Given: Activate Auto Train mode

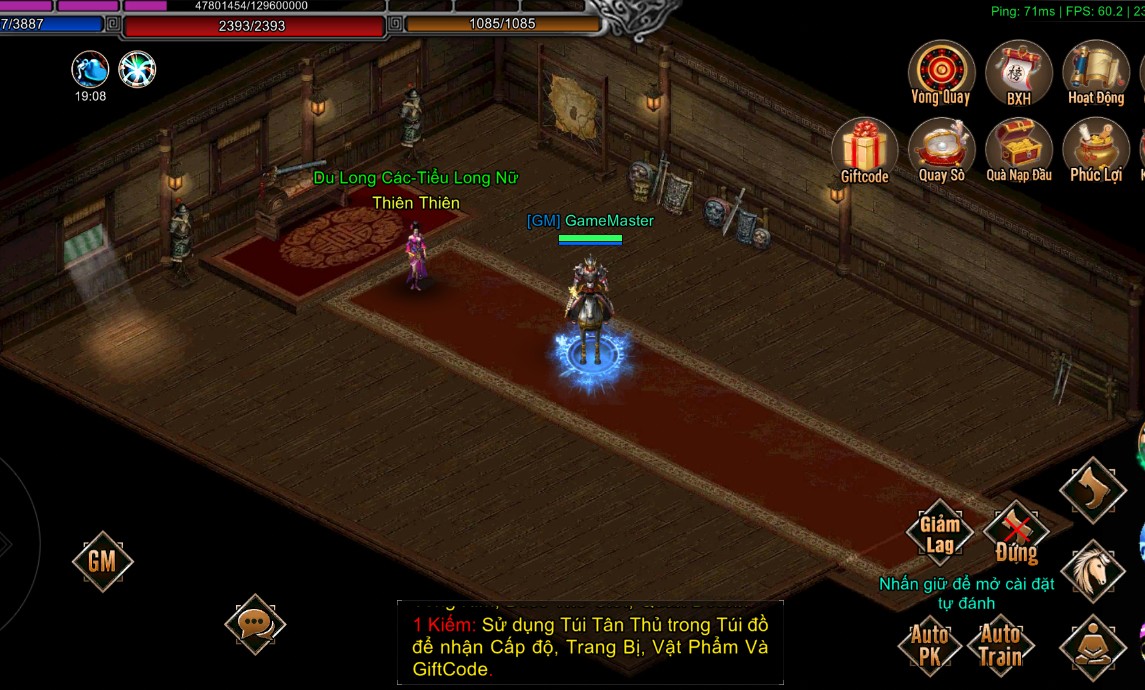Looking at the screenshot, I should pos(1000,645).
